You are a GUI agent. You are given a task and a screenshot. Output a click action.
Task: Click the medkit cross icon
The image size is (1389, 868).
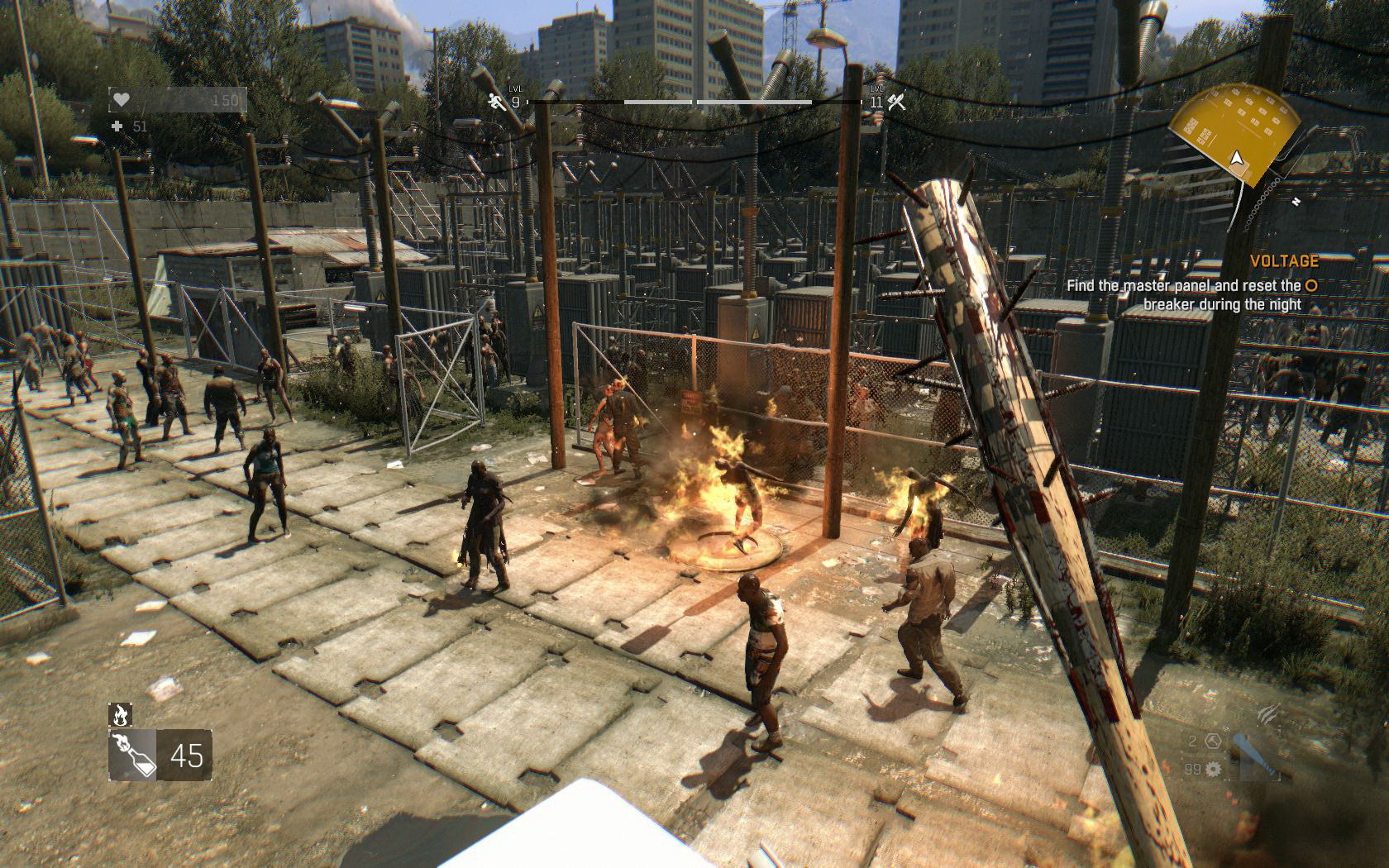(x=118, y=126)
